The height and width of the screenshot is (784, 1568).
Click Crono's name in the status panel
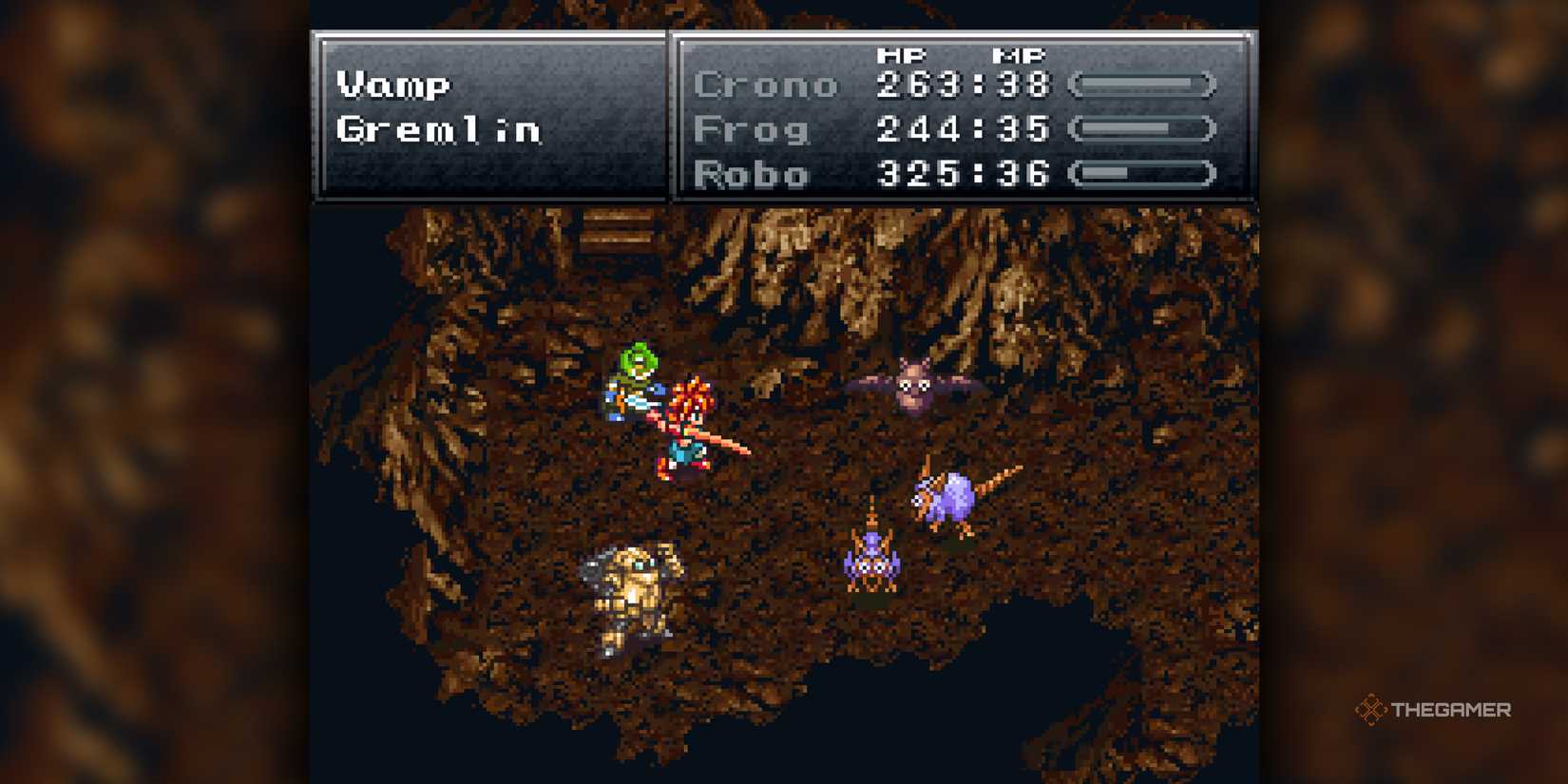765,85
